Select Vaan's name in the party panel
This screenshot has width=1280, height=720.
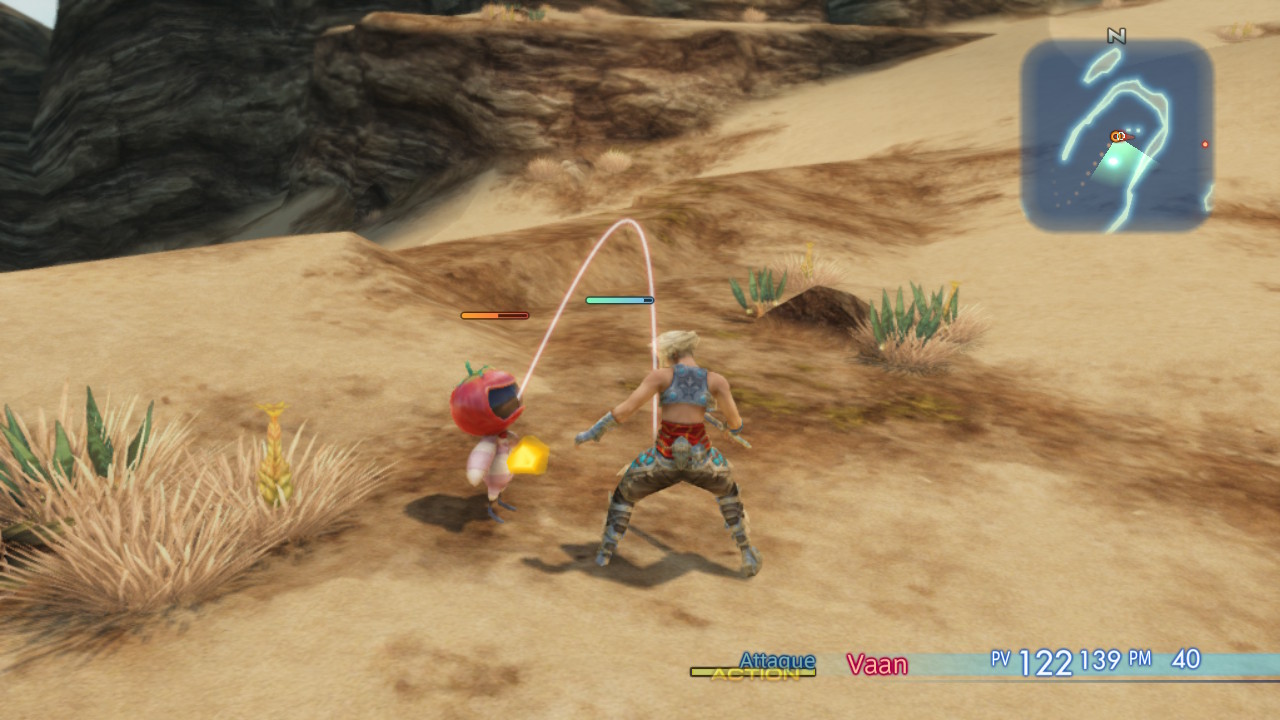pos(877,664)
